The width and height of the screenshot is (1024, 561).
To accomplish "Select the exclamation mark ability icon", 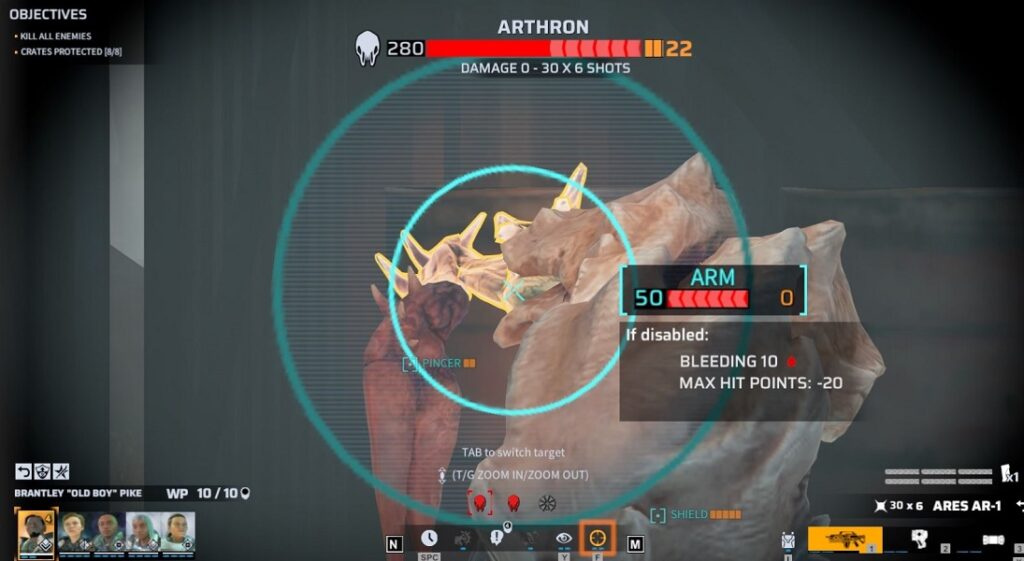I will point(497,538).
